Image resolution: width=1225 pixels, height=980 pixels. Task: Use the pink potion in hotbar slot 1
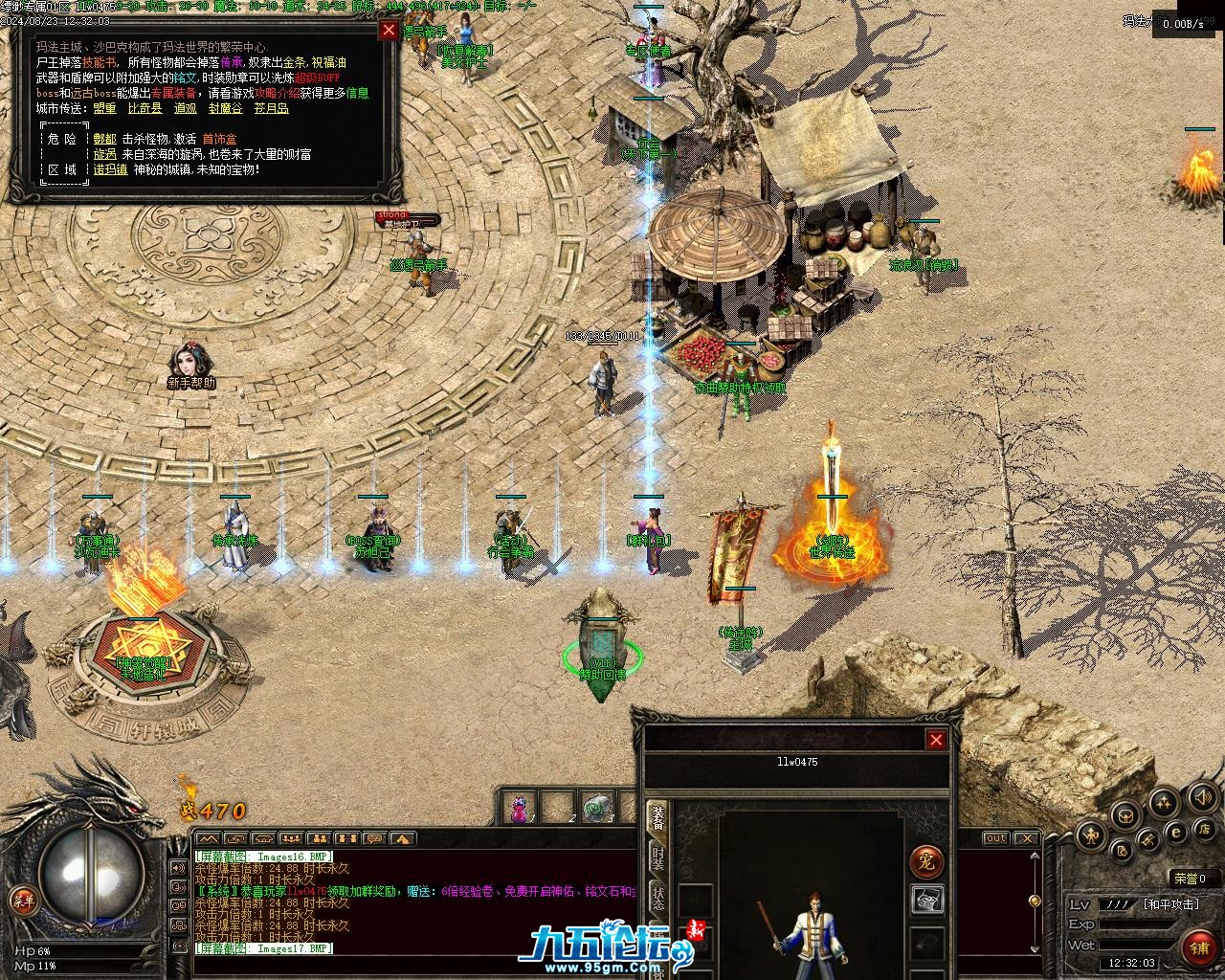[x=519, y=810]
